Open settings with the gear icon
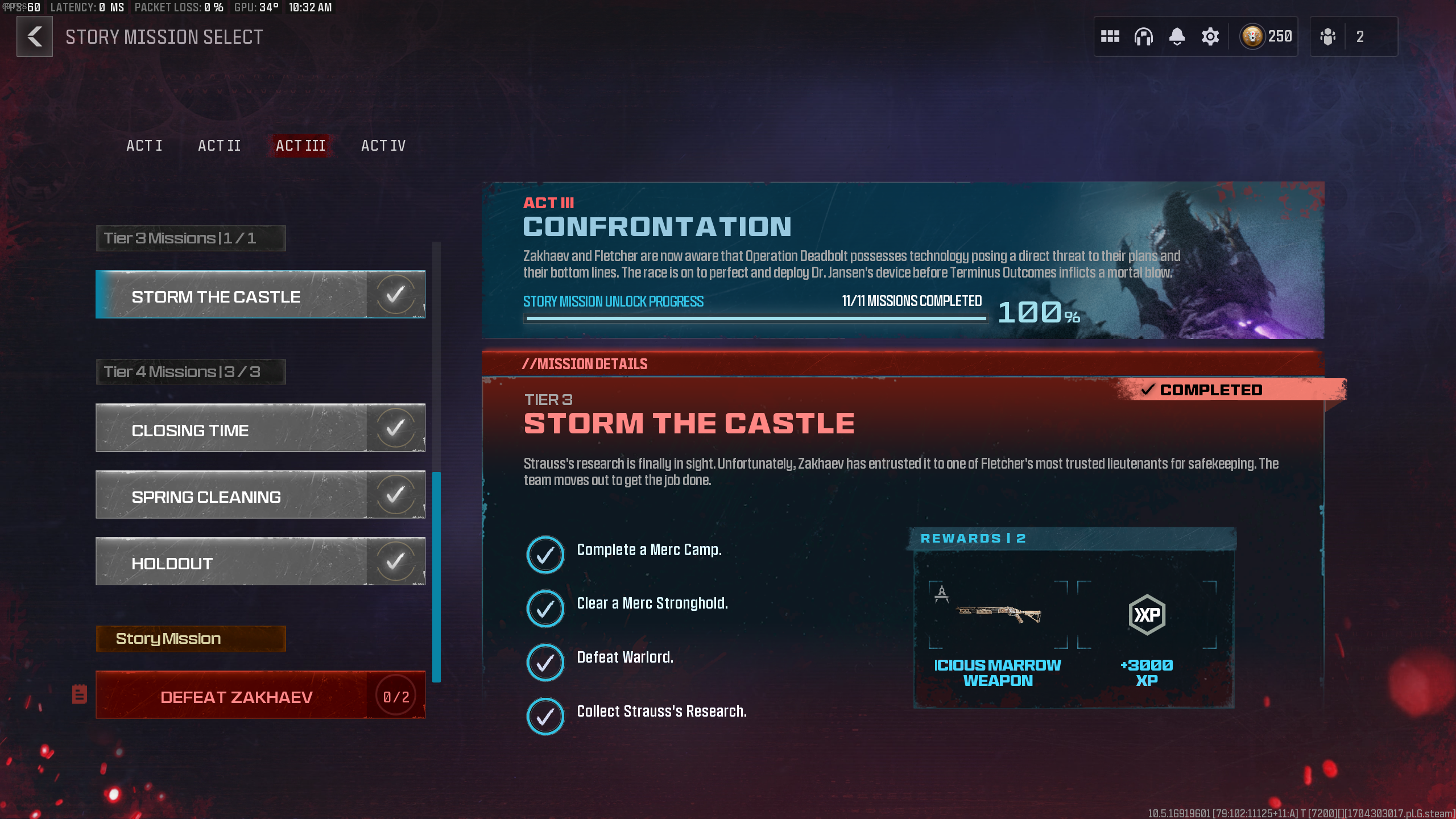 click(x=1210, y=36)
